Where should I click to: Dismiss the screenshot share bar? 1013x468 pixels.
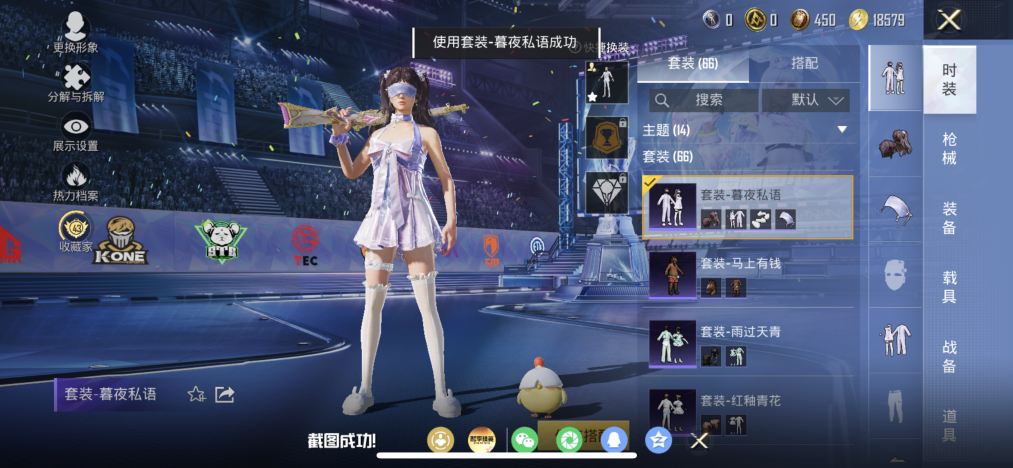coord(700,440)
